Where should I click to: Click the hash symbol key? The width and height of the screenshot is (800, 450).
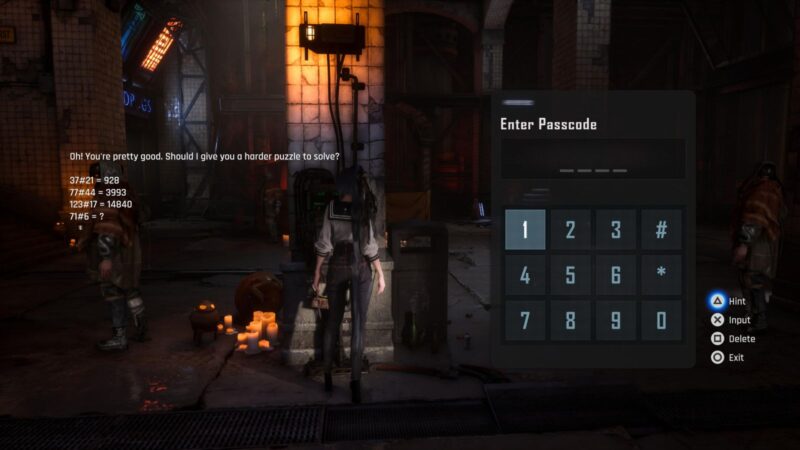tap(661, 229)
